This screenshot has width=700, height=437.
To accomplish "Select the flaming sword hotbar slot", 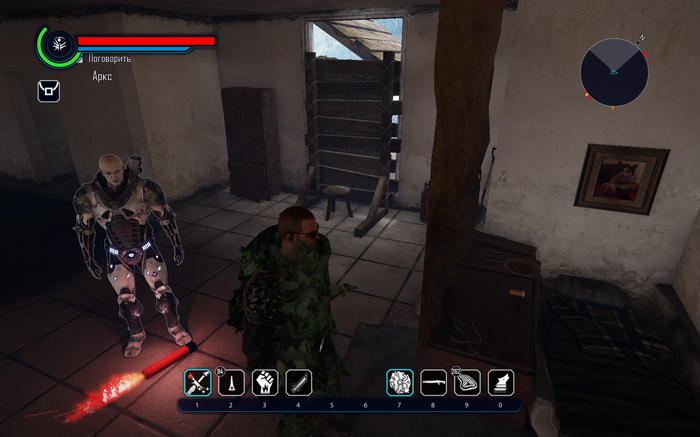I will click(197, 382).
